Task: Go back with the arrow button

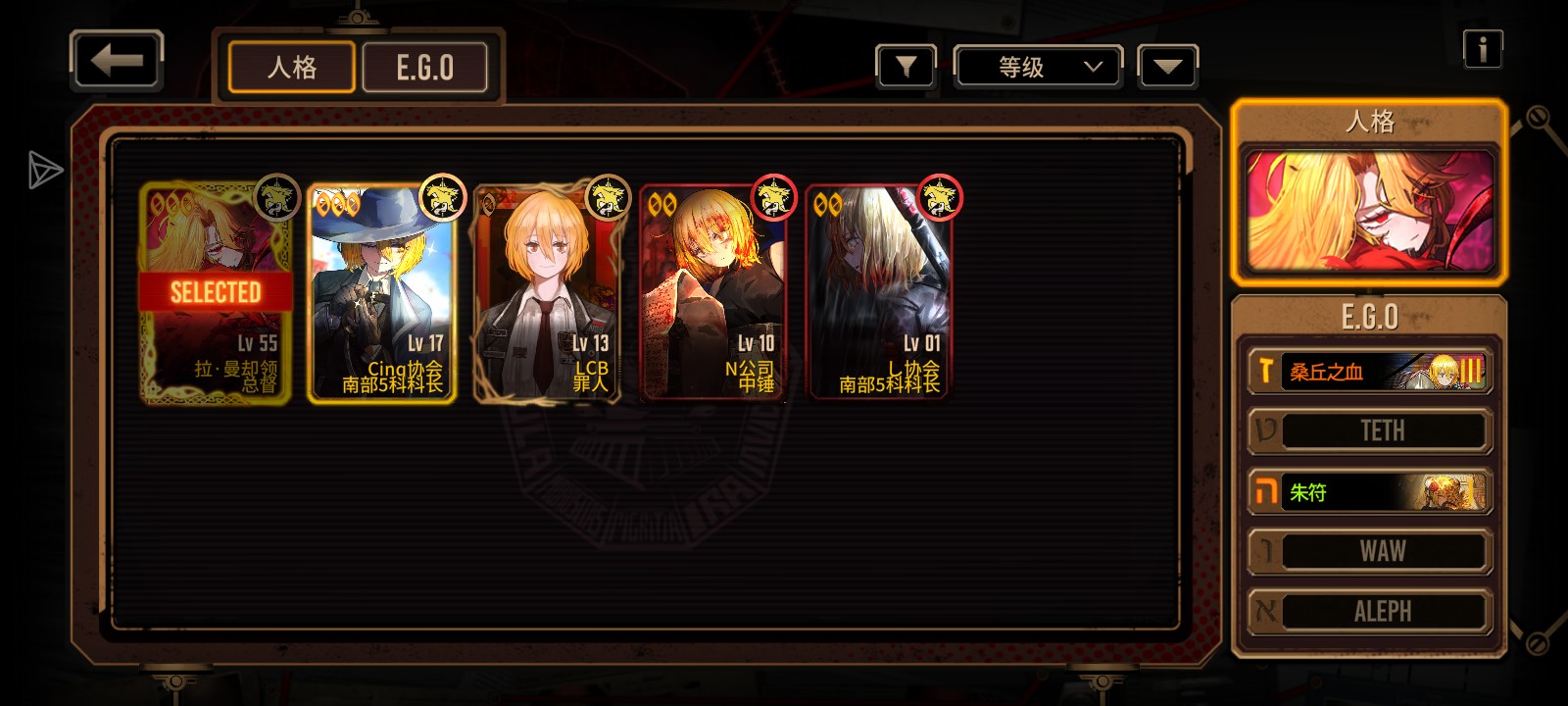Action: 117,62
